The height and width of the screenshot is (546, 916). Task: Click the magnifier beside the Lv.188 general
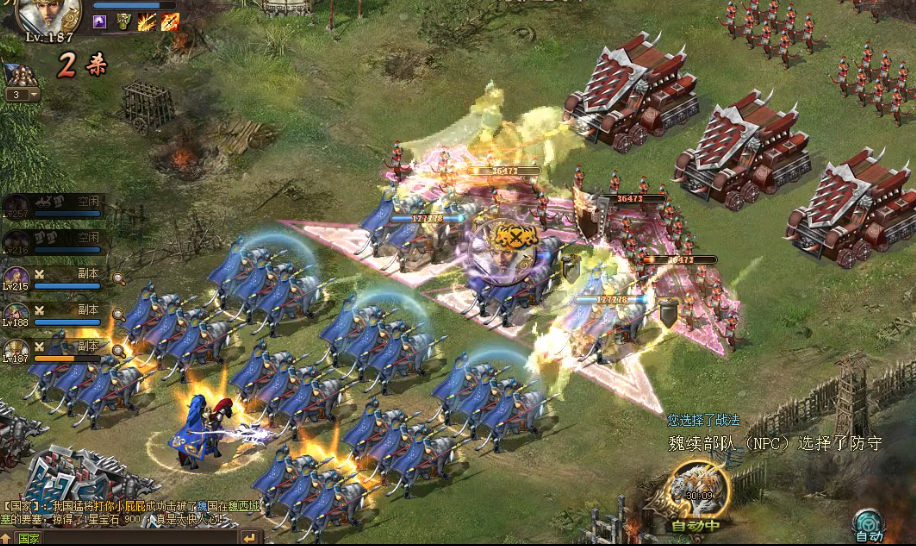click(x=118, y=315)
